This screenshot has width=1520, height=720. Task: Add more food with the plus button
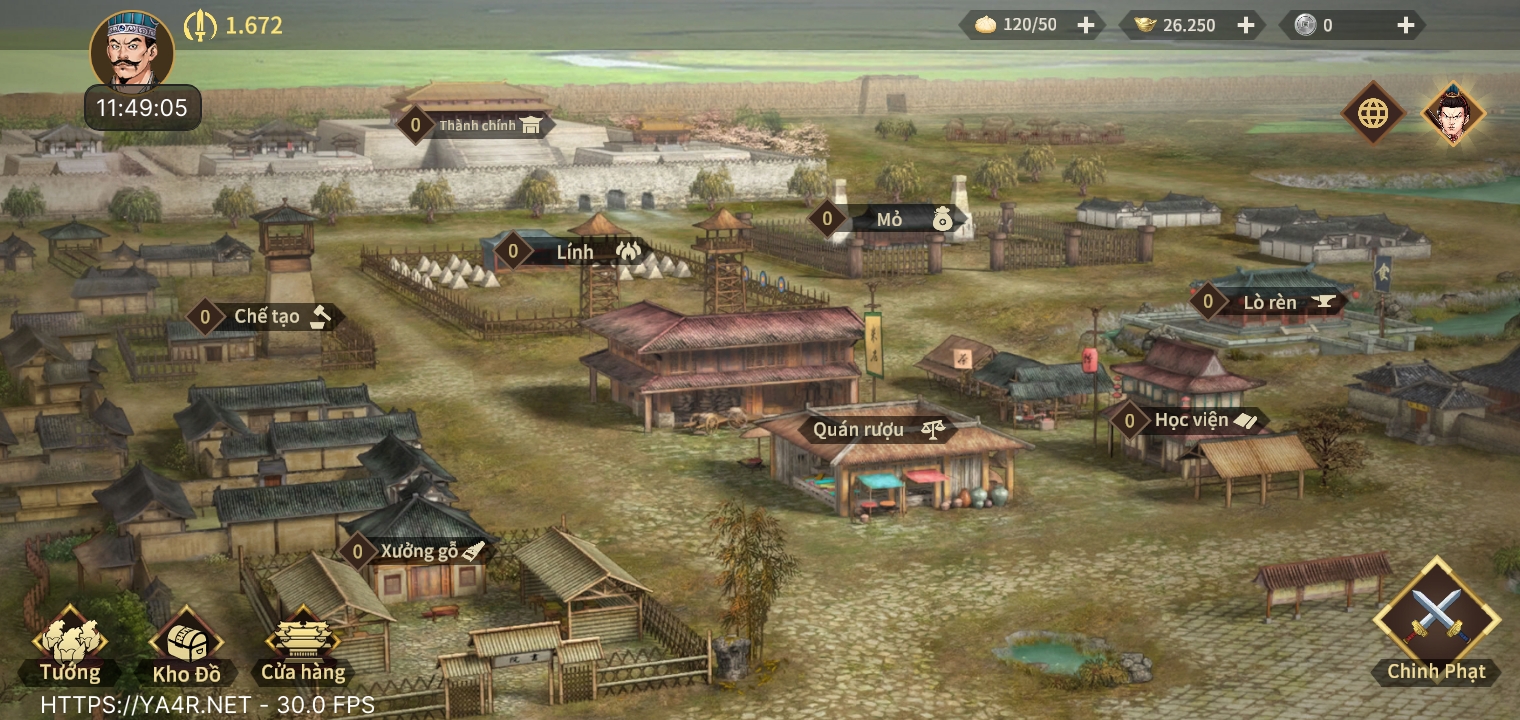(1085, 25)
